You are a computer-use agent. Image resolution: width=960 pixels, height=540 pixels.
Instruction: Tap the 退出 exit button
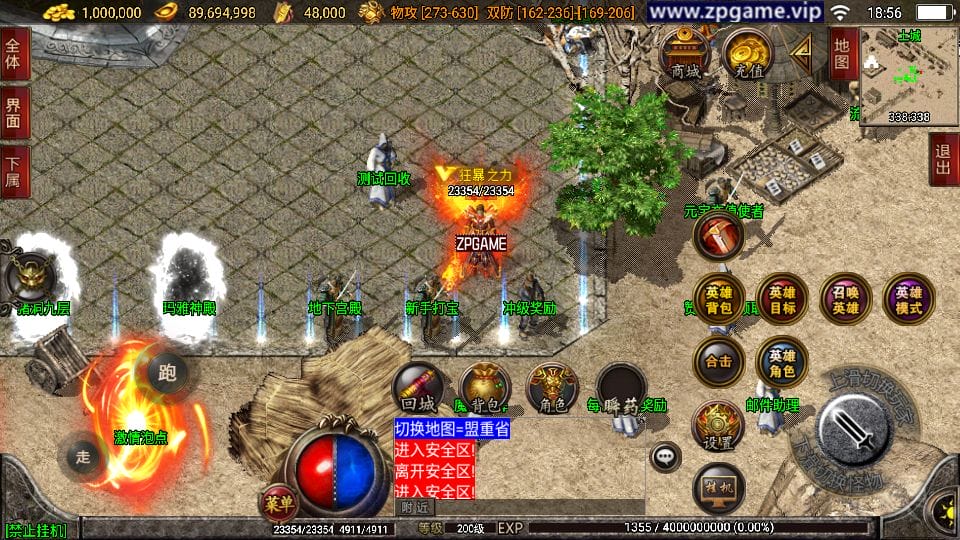[943, 159]
